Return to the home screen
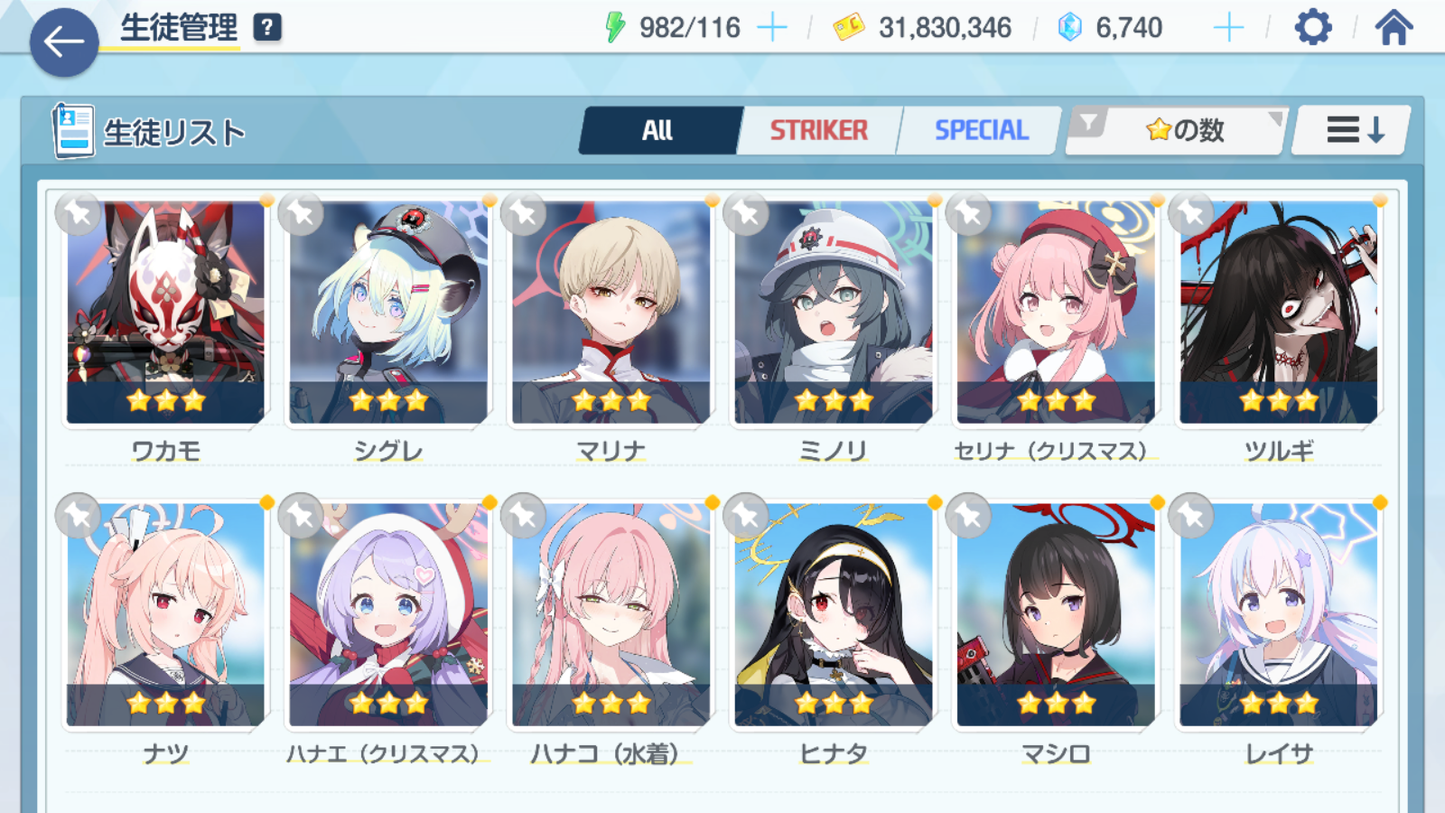The image size is (1445, 813). pyautogui.click(x=1393, y=28)
